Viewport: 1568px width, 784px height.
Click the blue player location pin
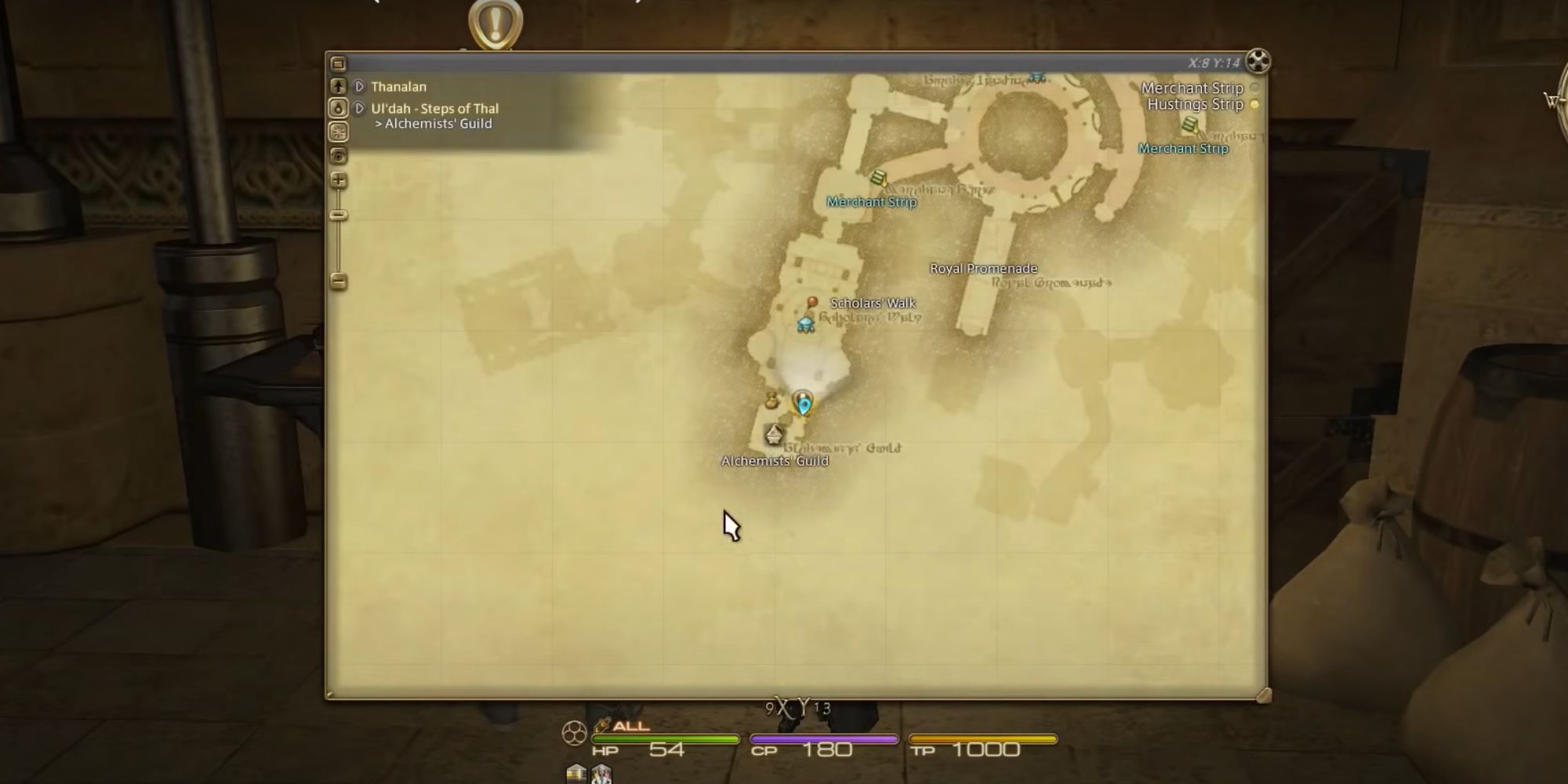[x=803, y=404]
